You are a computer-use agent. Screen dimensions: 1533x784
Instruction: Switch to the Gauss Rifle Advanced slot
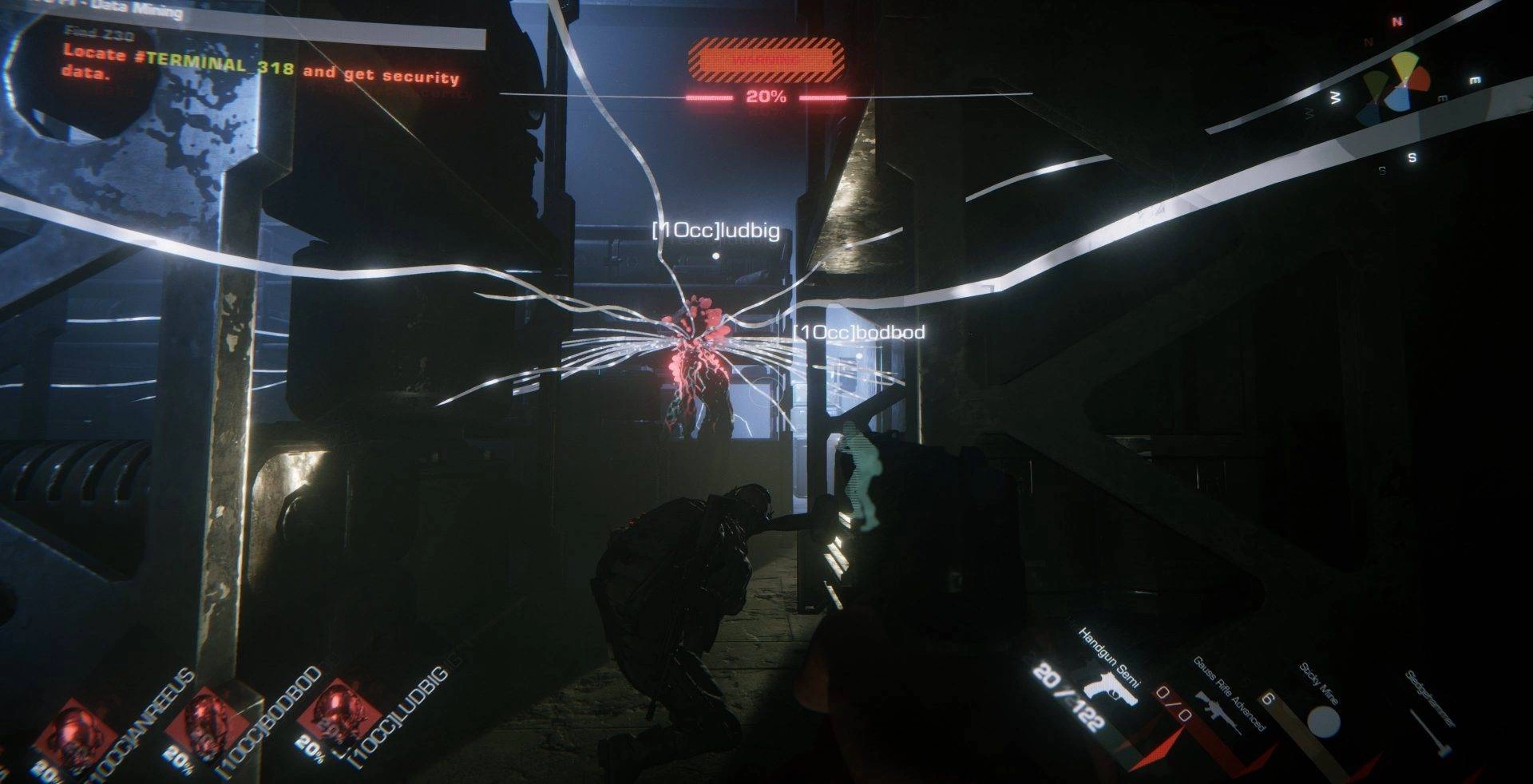[1218, 707]
